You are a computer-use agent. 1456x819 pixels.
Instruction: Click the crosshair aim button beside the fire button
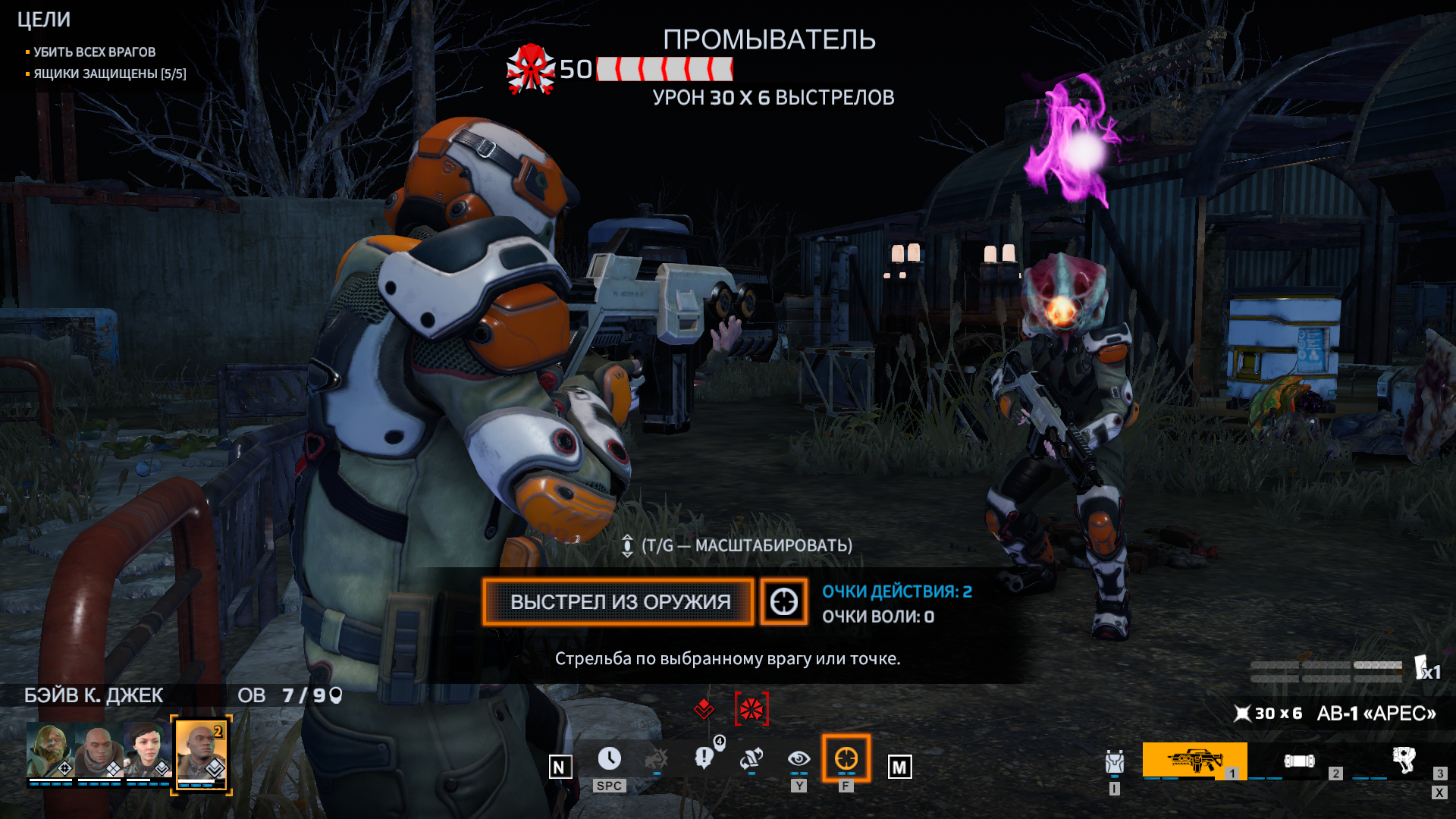(783, 602)
